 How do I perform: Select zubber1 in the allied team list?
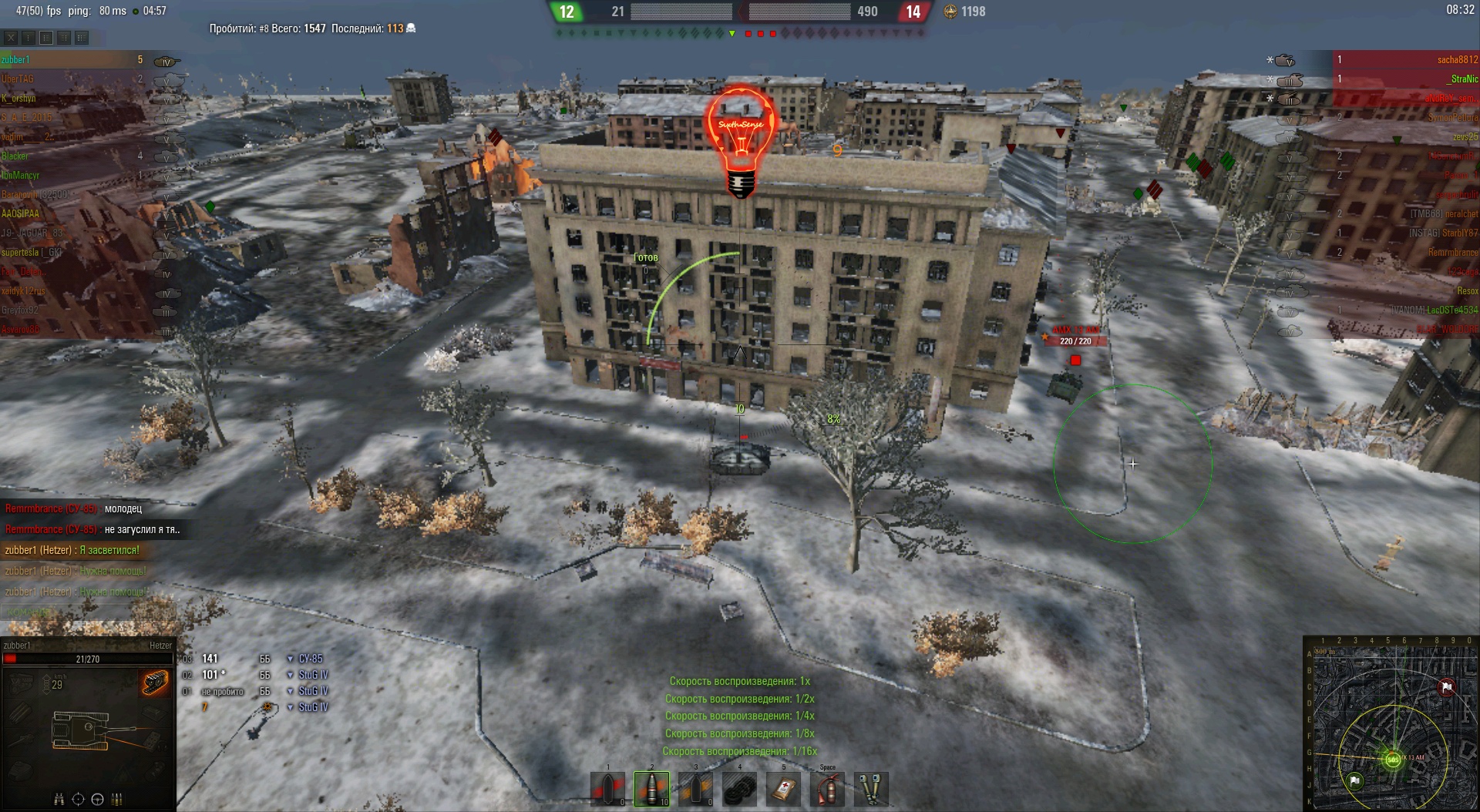[15, 60]
